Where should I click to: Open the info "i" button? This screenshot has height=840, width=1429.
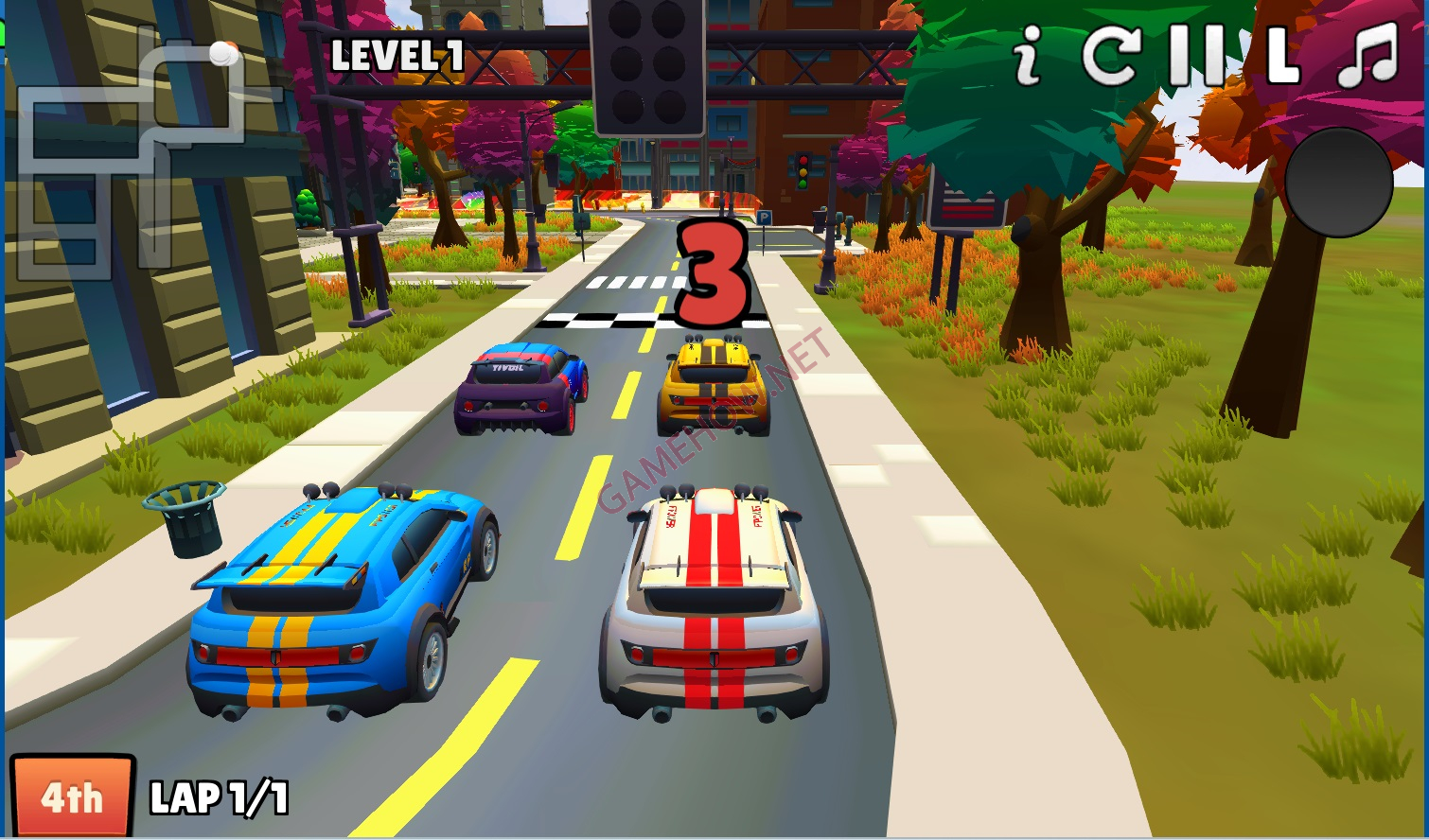[1027, 55]
